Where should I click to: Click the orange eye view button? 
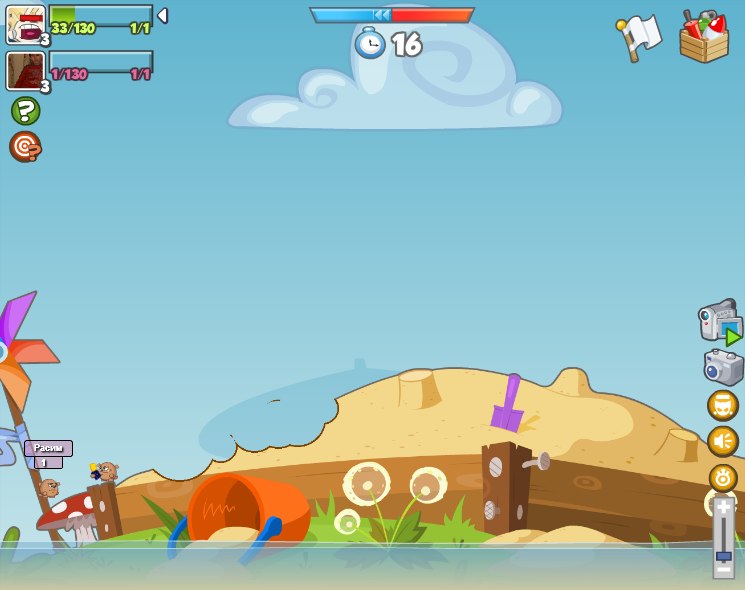(x=723, y=477)
